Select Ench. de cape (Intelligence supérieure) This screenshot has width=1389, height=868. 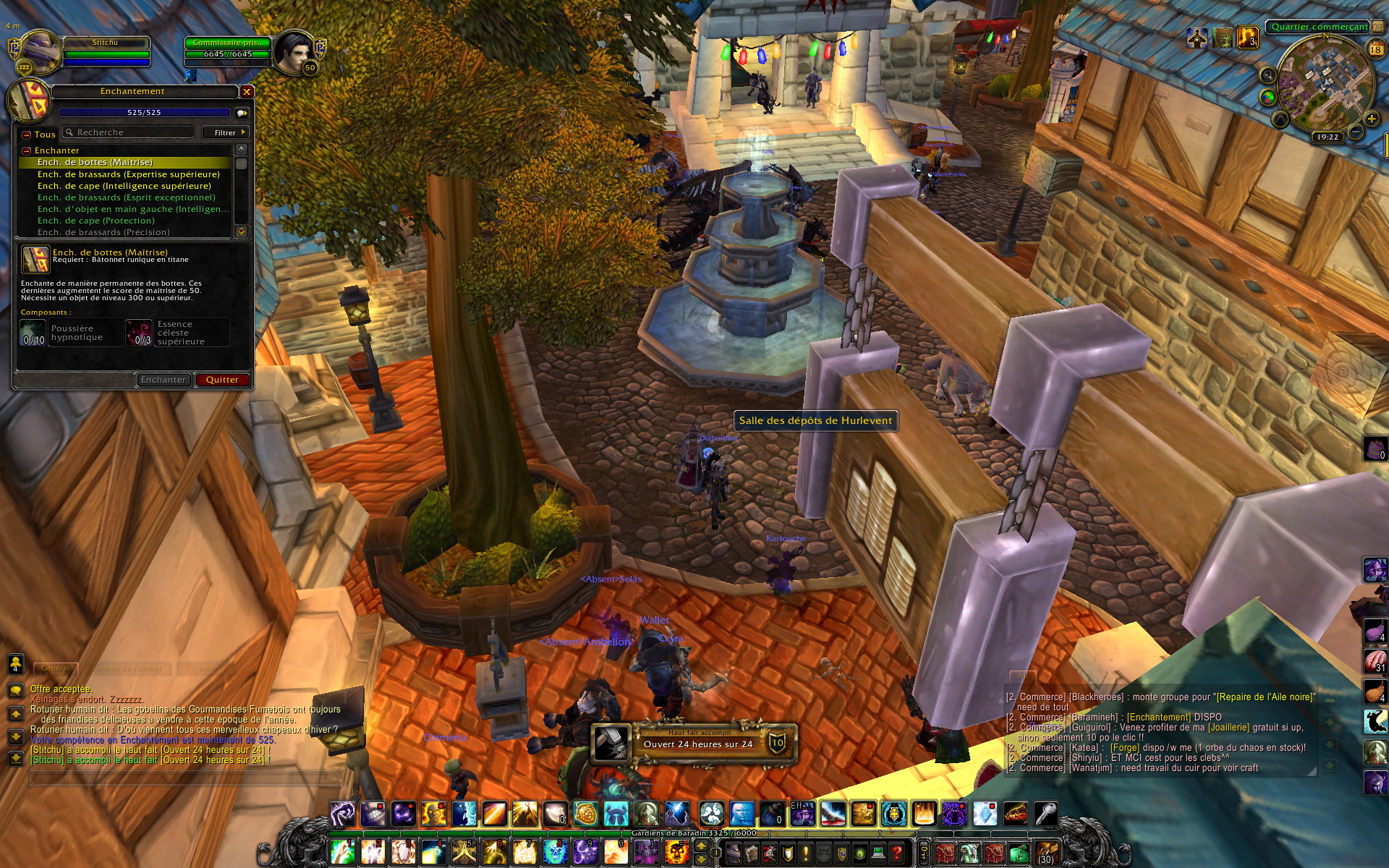(x=124, y=186)
